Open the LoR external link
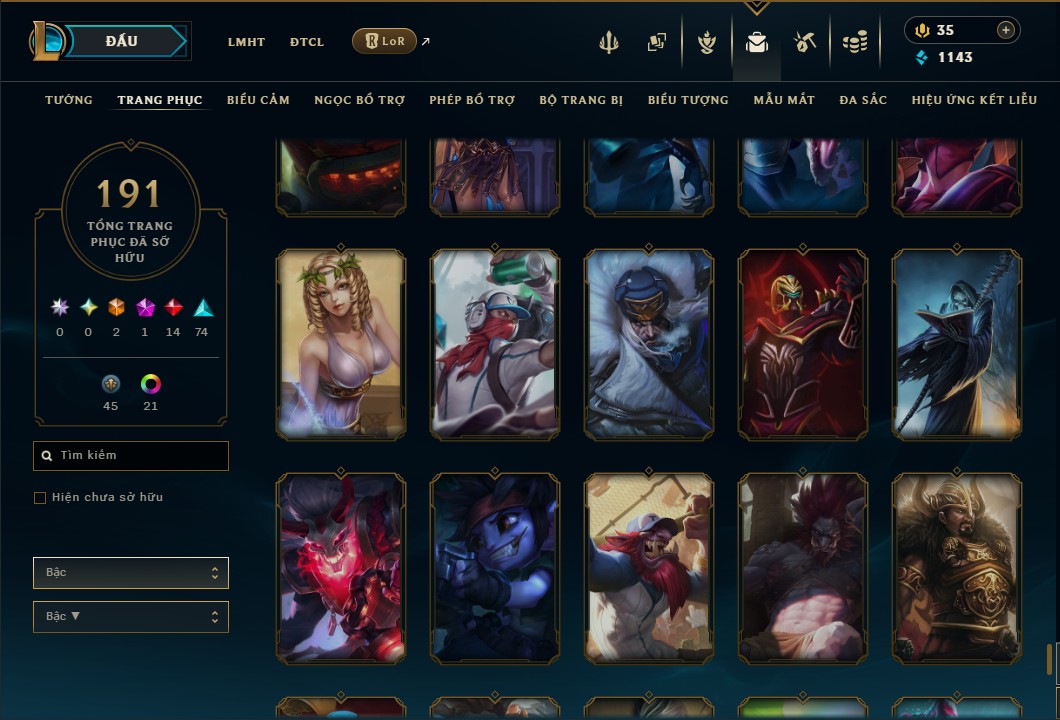 (x=385, y=41)
